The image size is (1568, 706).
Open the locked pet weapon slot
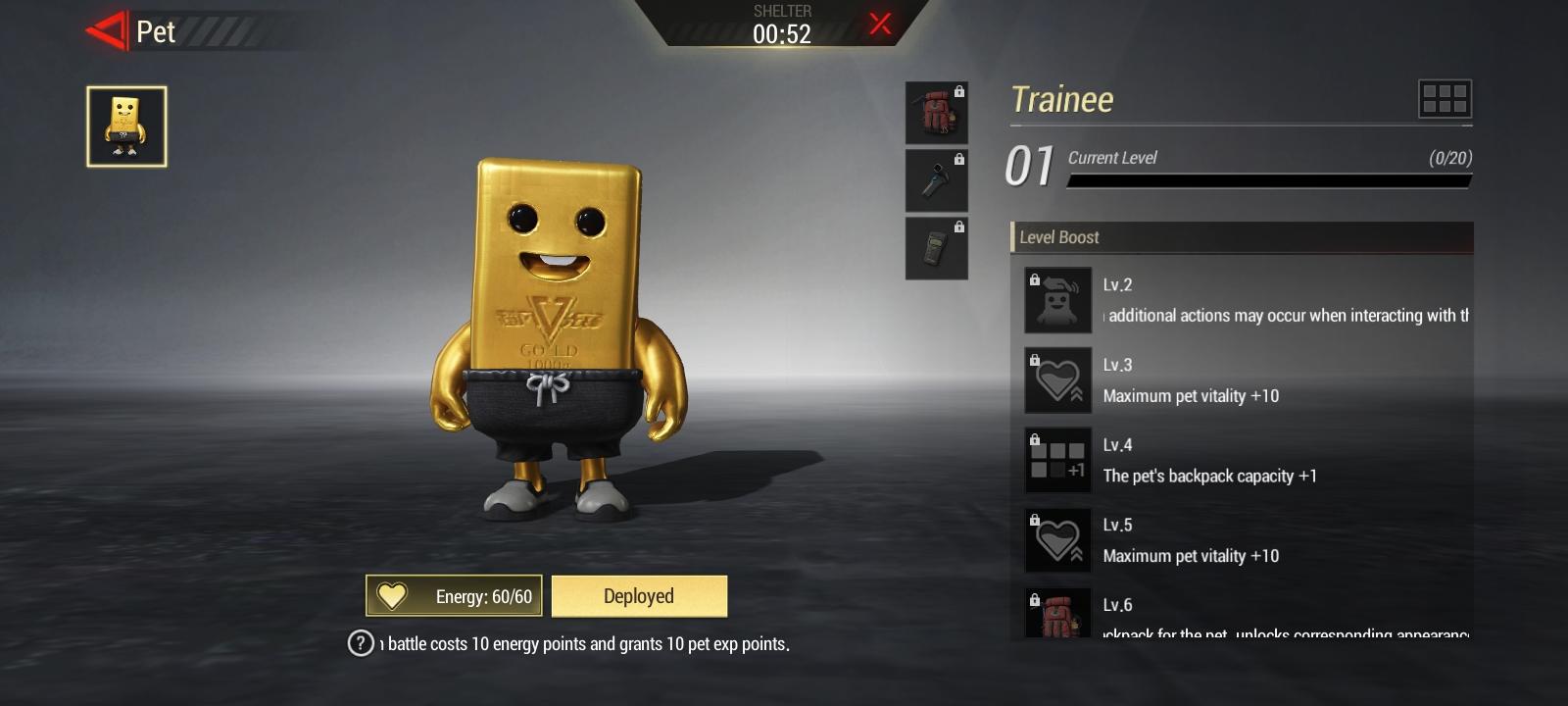(x=936, y=178)
